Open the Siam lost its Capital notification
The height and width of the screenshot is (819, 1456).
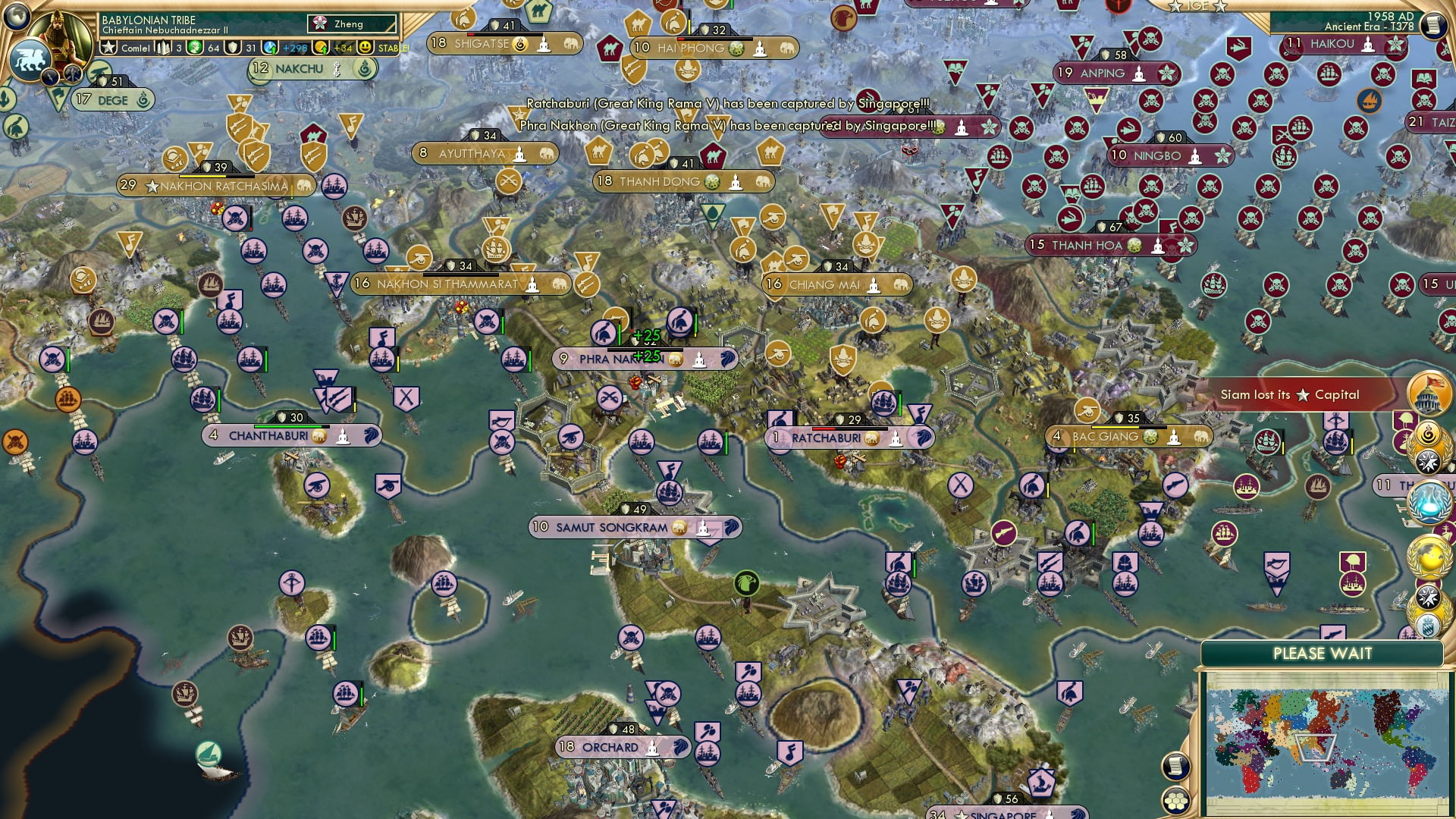[1289, 395]
